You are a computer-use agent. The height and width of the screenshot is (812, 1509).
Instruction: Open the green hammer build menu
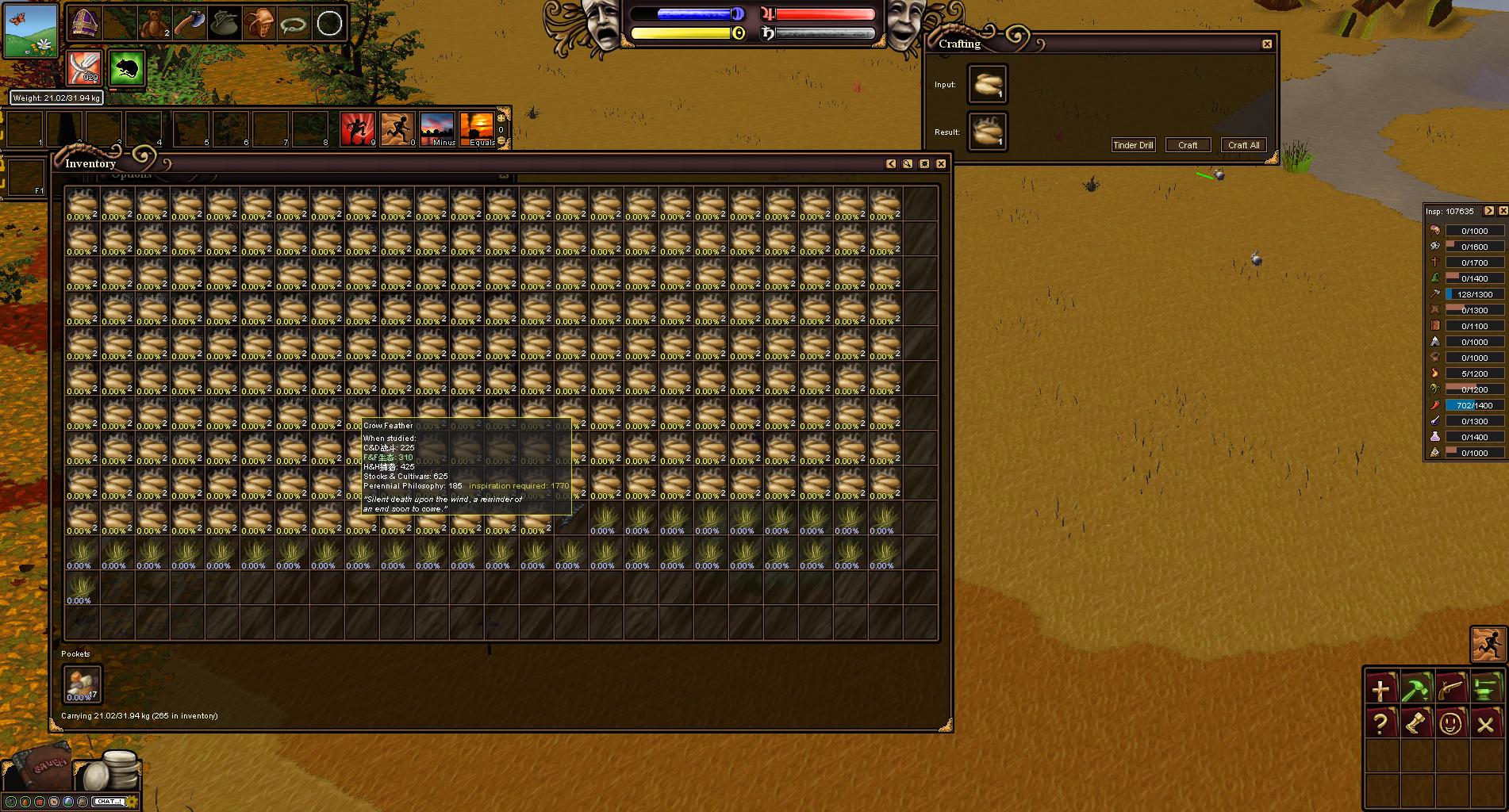1415,688
